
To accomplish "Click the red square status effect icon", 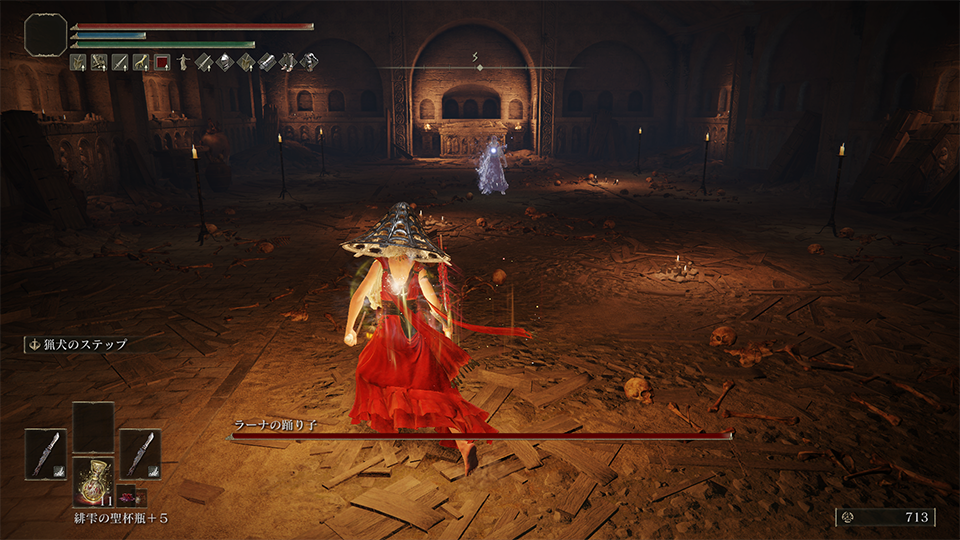I will tap(162, 63).
